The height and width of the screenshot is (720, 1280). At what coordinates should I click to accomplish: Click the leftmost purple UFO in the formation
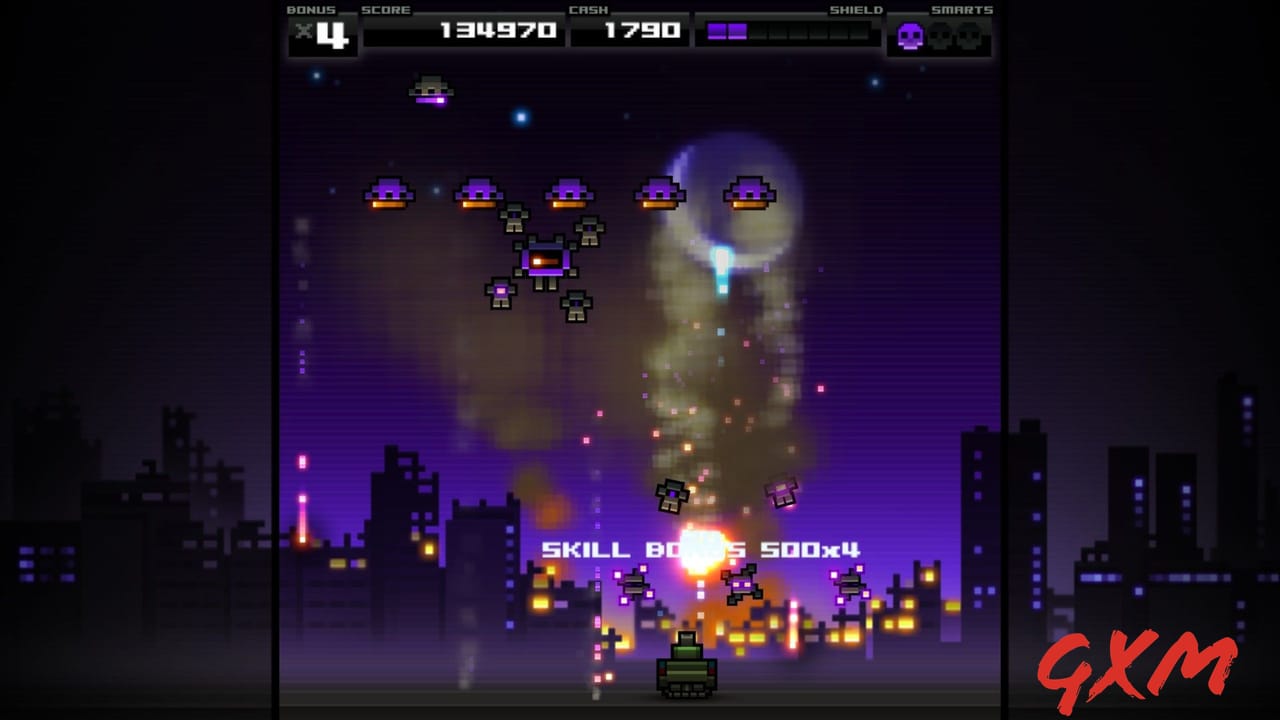pyautogui.click(x=390, y=192)
